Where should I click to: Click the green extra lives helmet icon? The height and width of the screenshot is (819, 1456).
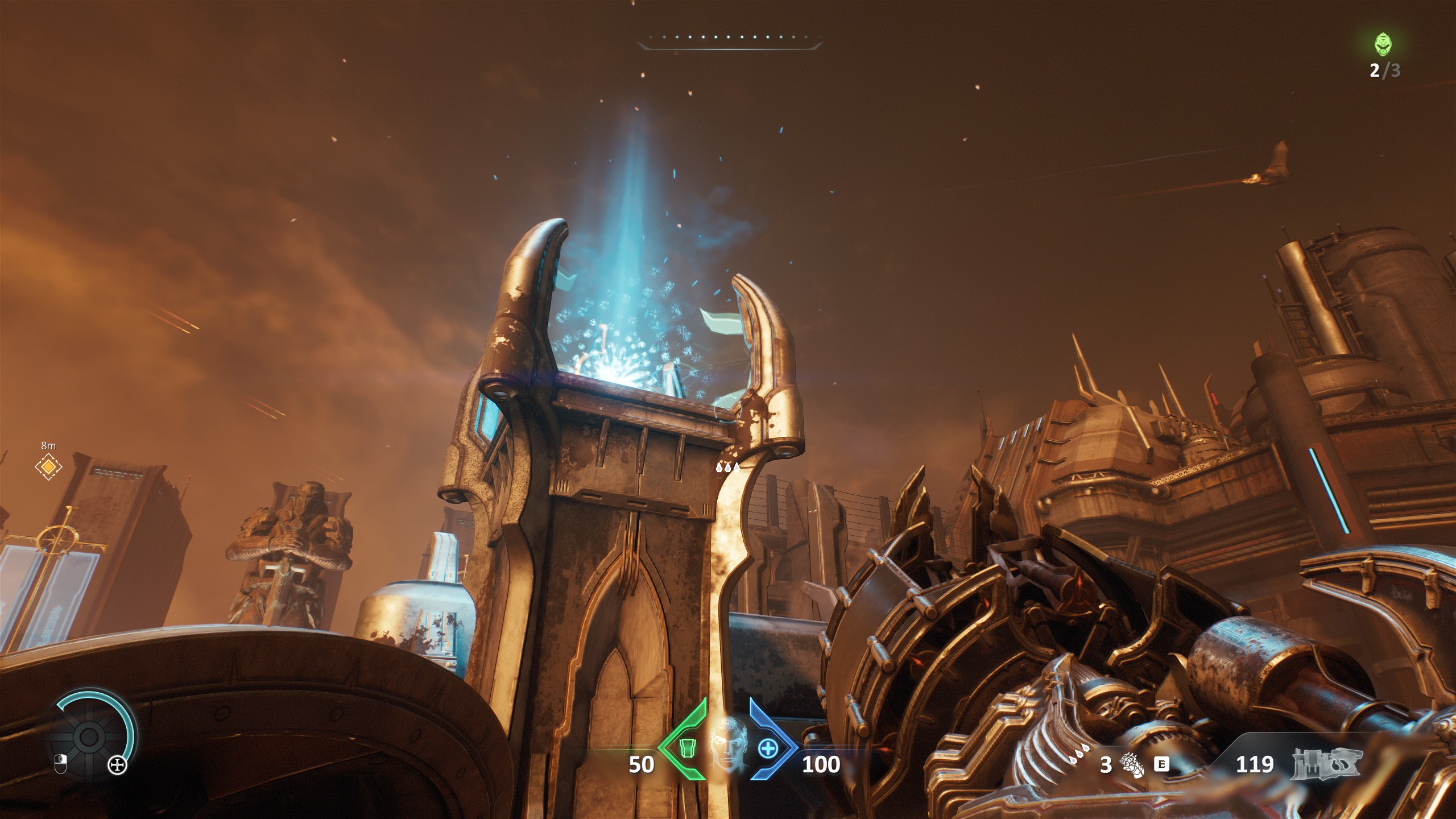point(1384,44)
